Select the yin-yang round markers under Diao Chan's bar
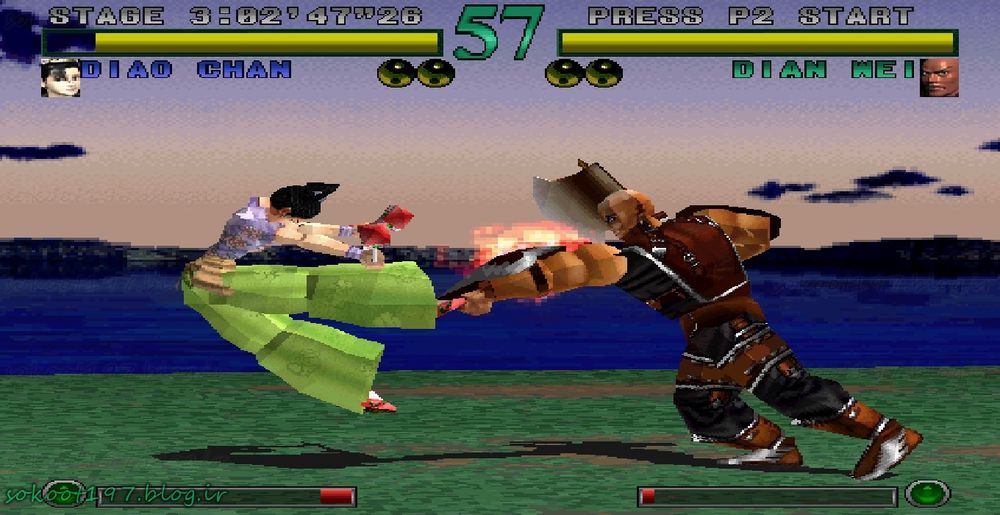 (416, 73)
